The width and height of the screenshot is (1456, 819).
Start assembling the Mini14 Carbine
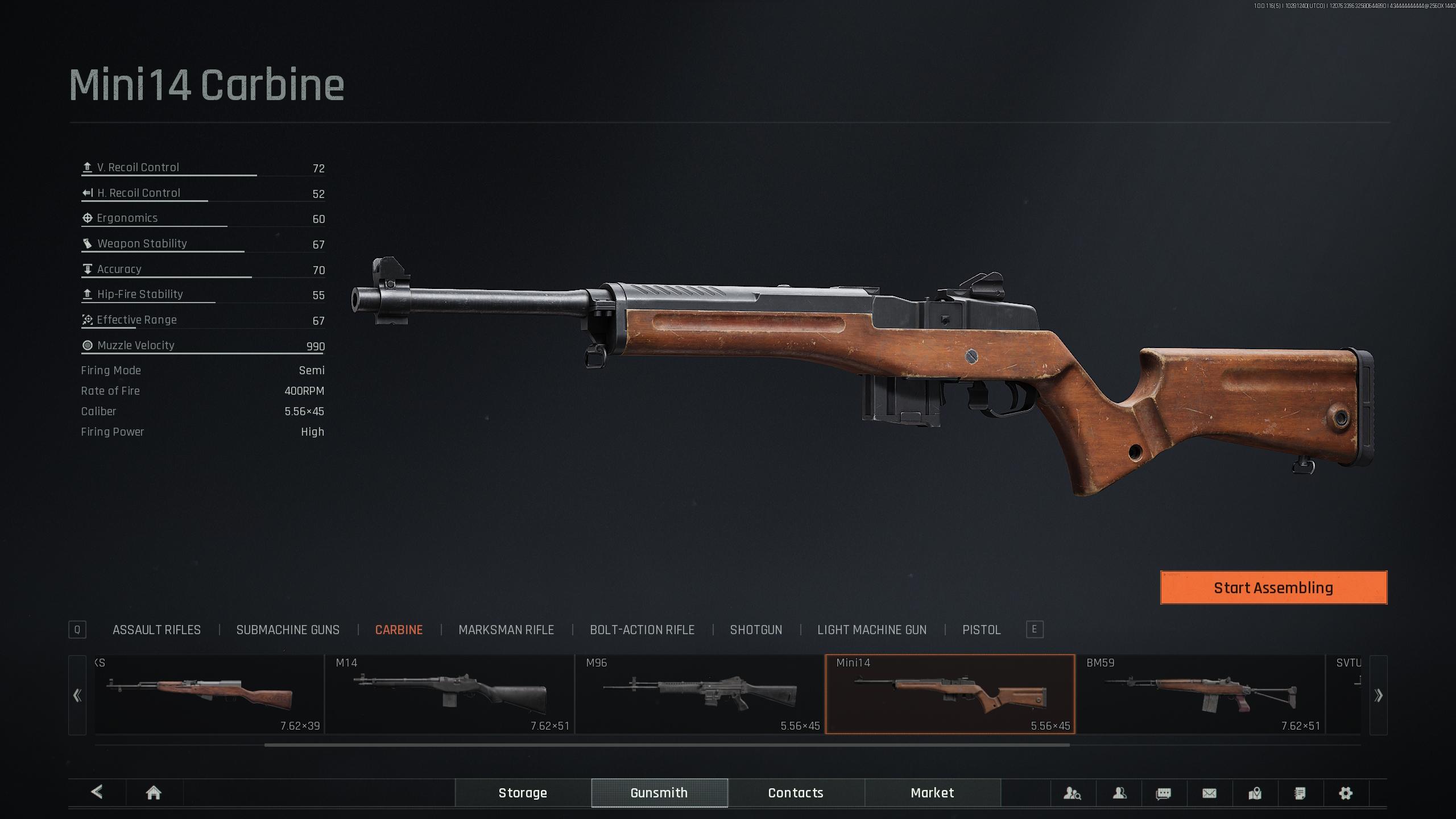point(1273,588)
